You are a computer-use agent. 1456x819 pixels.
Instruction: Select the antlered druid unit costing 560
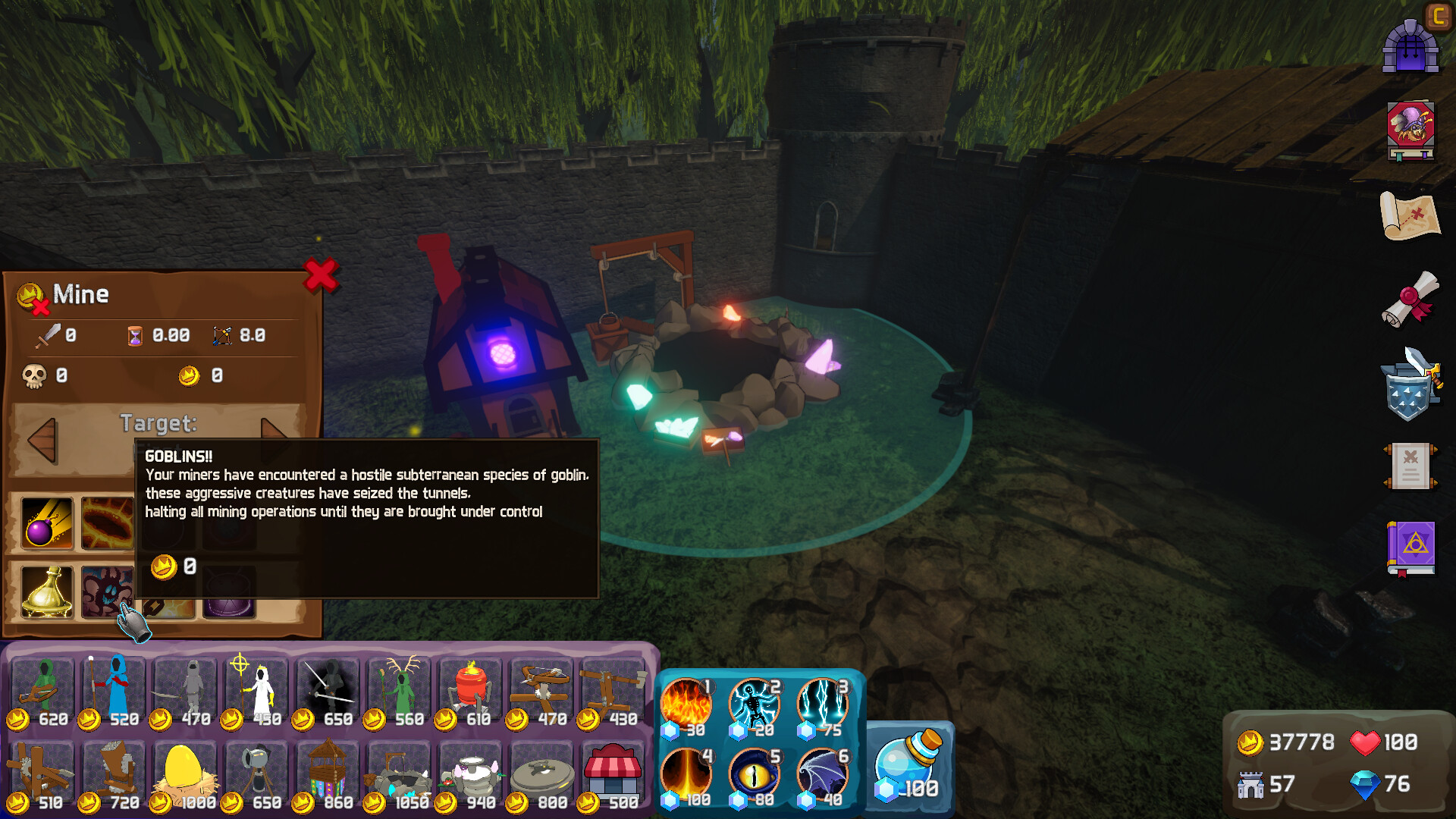(x=399, y=692)
